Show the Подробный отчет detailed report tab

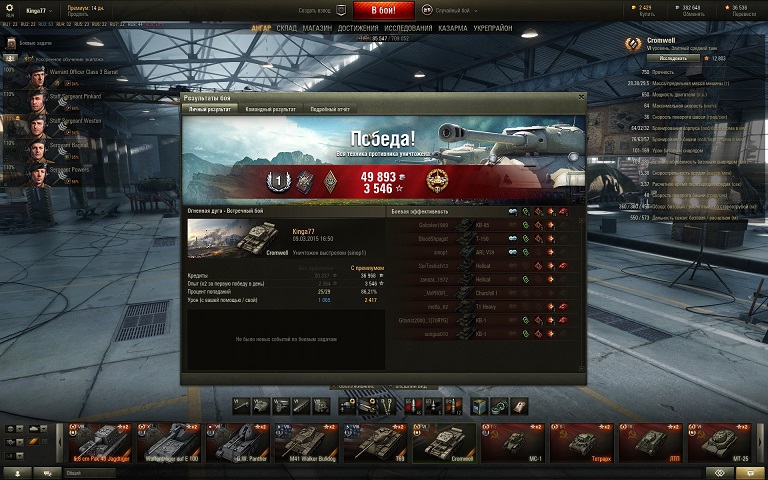coord(329,108)
